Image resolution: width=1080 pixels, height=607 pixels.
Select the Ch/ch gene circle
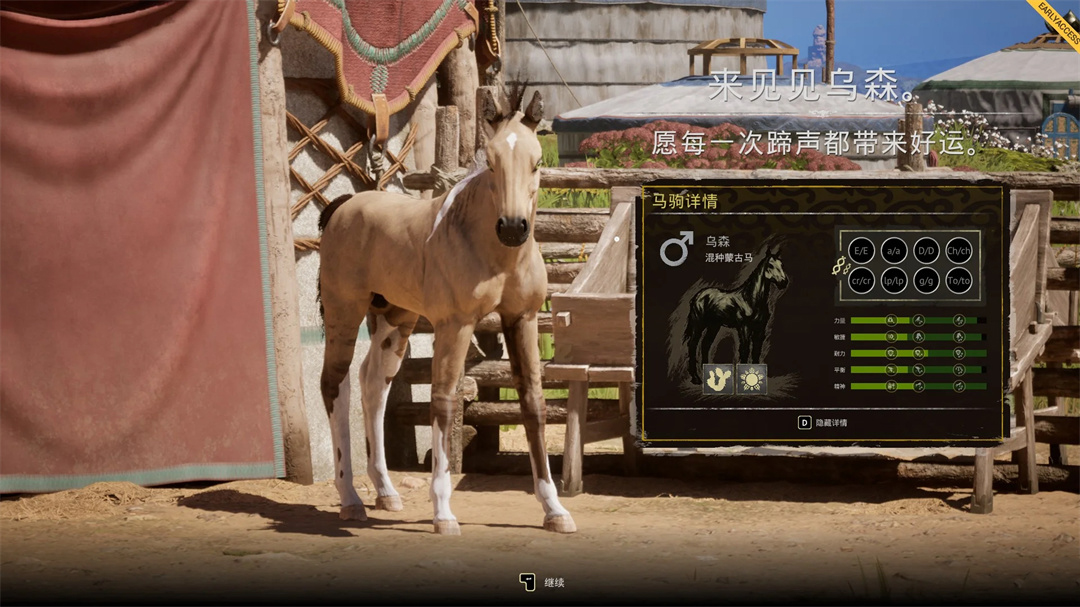coord(959,249)
